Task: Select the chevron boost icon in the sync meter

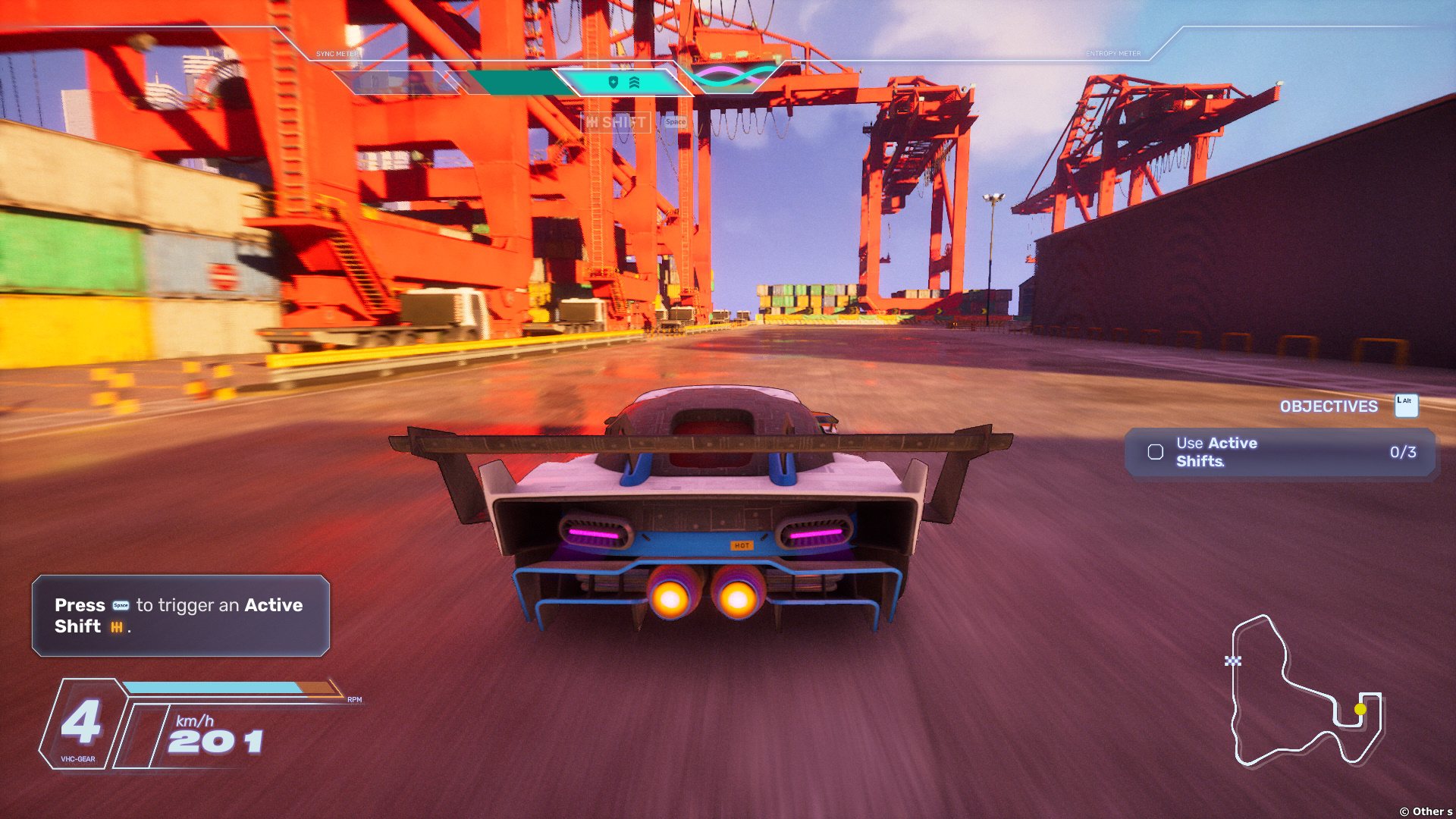Action: pyautogui.click(x=634, y=82)
